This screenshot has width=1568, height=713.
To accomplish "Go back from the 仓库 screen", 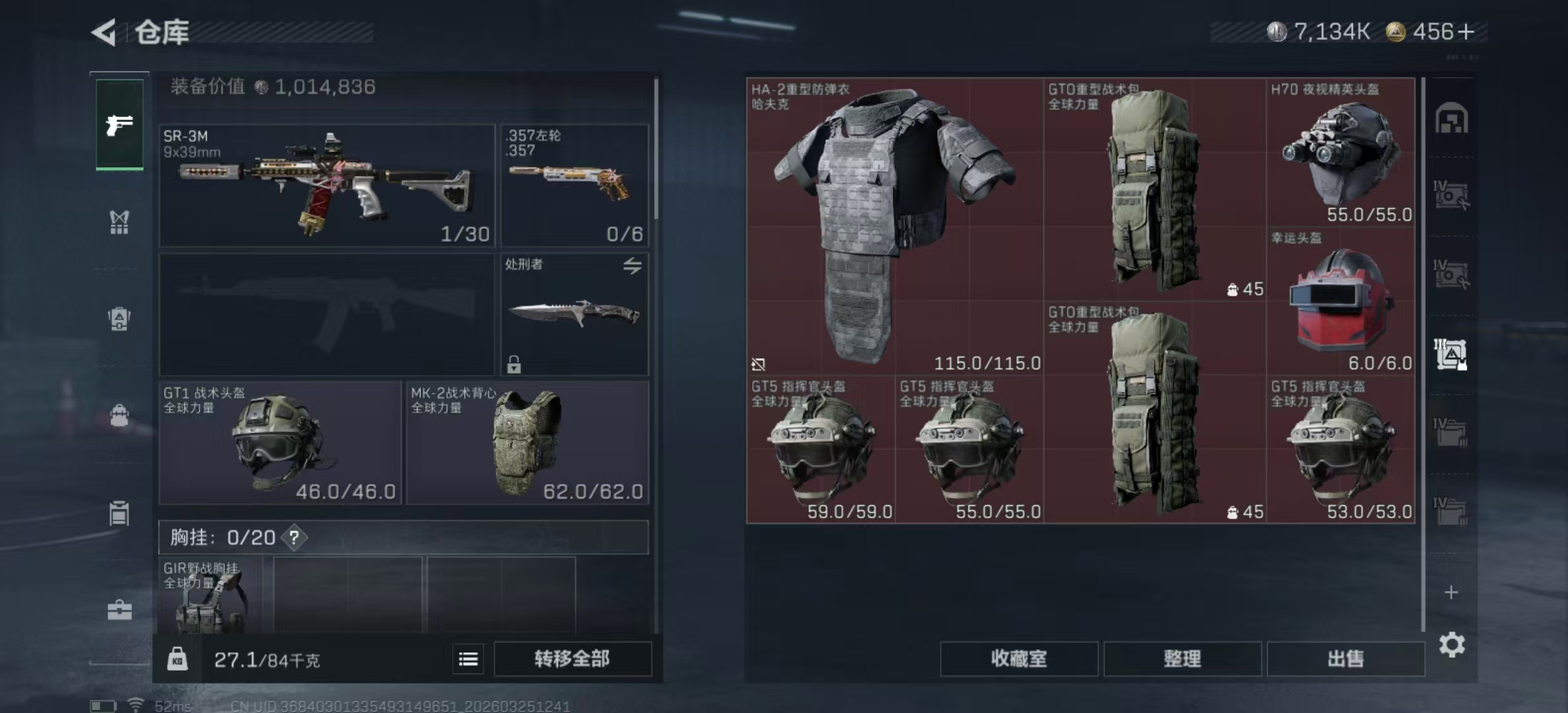I will 105,32.
